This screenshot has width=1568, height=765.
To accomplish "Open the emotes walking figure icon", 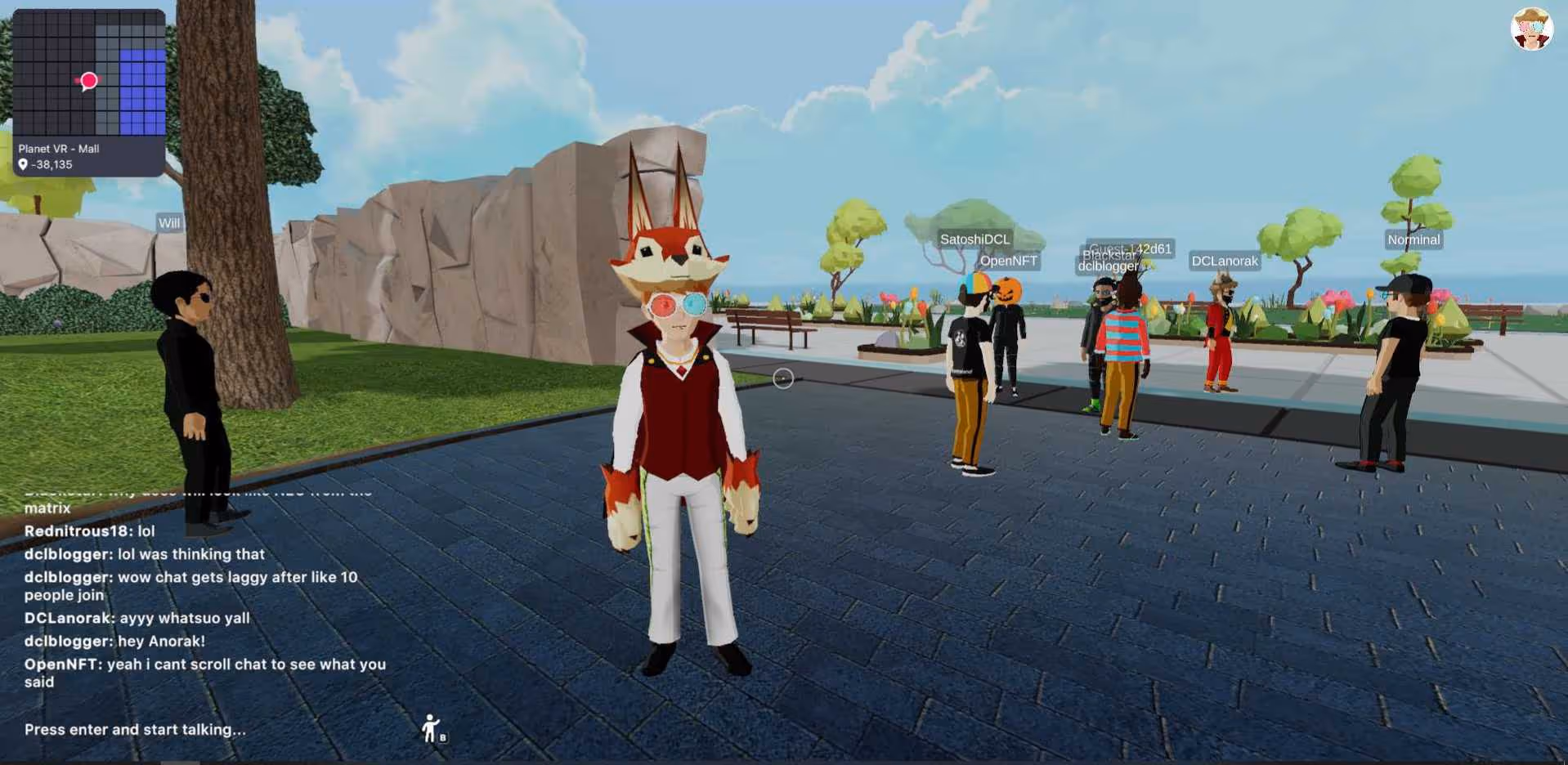I will coord(432,728).
